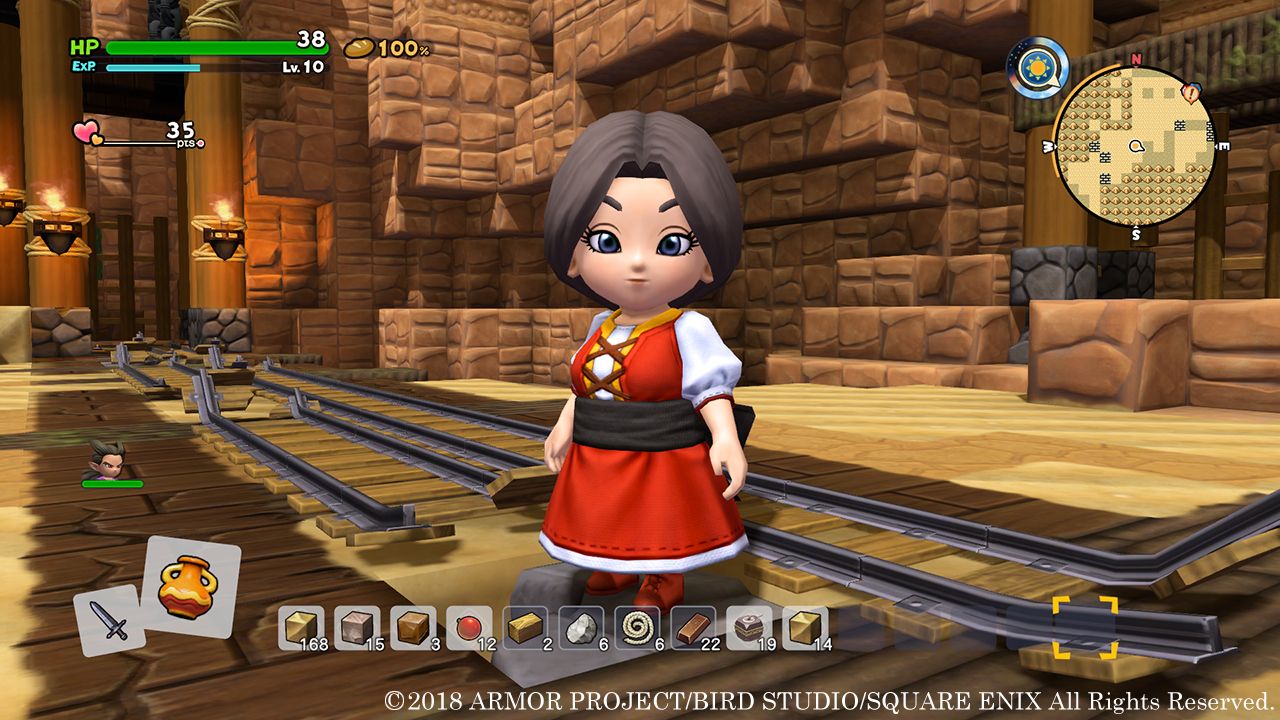Select the companion portrait icon
1280x720 pixels.
[106, 459]
